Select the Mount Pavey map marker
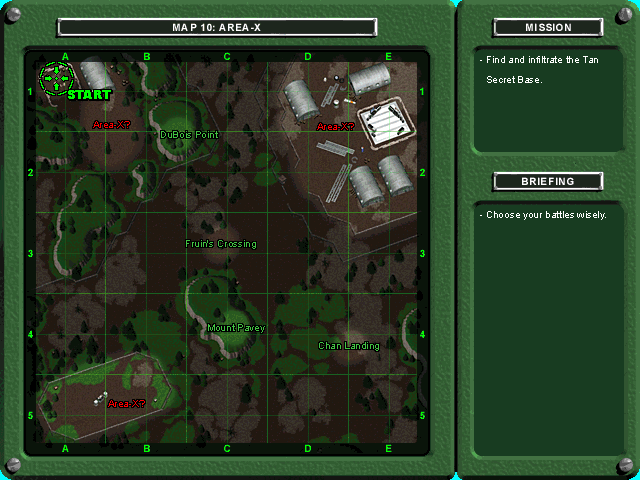Viewport: 640px width, 480px height. coord(236,327)
